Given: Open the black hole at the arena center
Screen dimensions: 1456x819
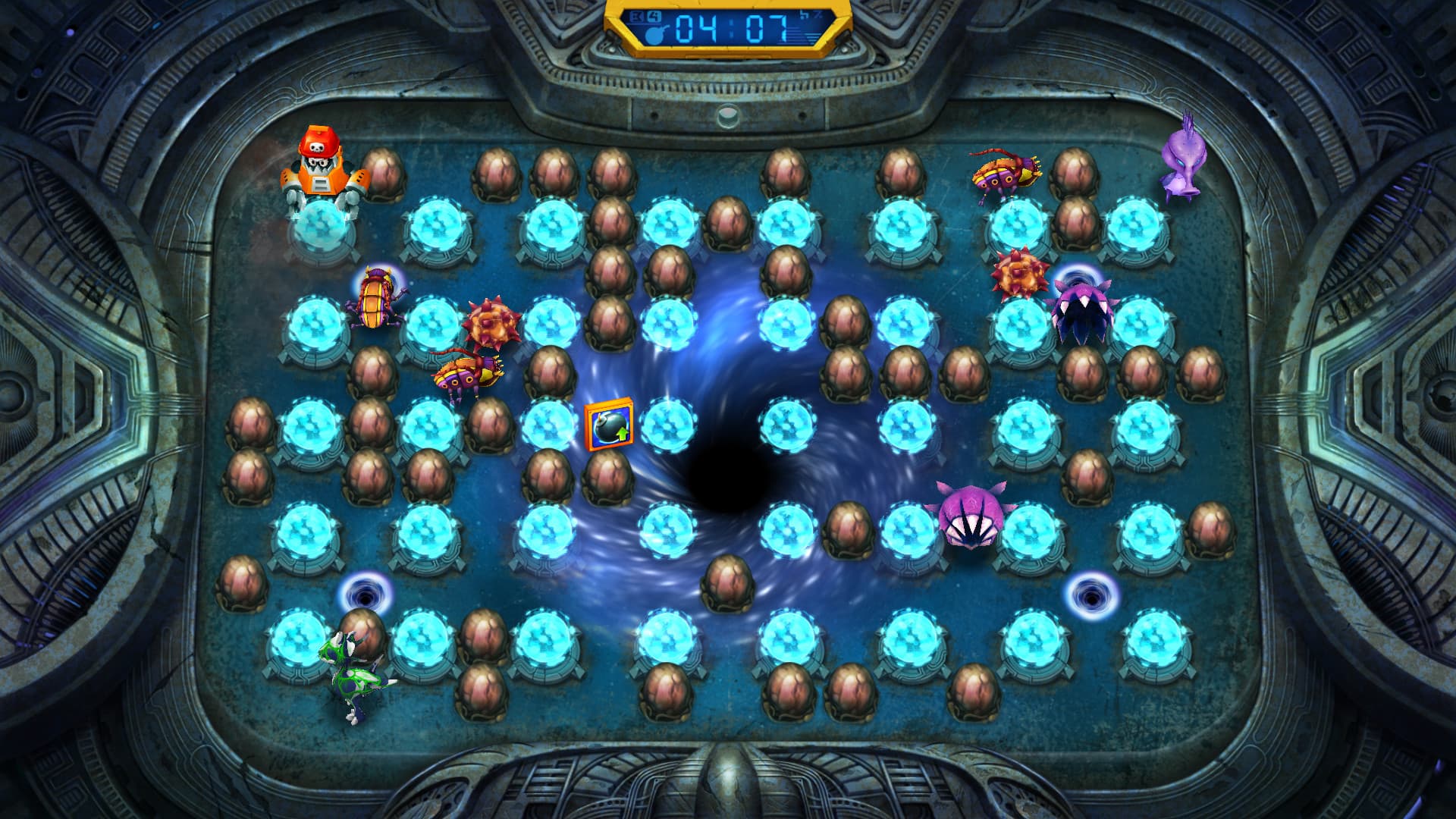Looking at the screenshot, I should pos(724,485).
